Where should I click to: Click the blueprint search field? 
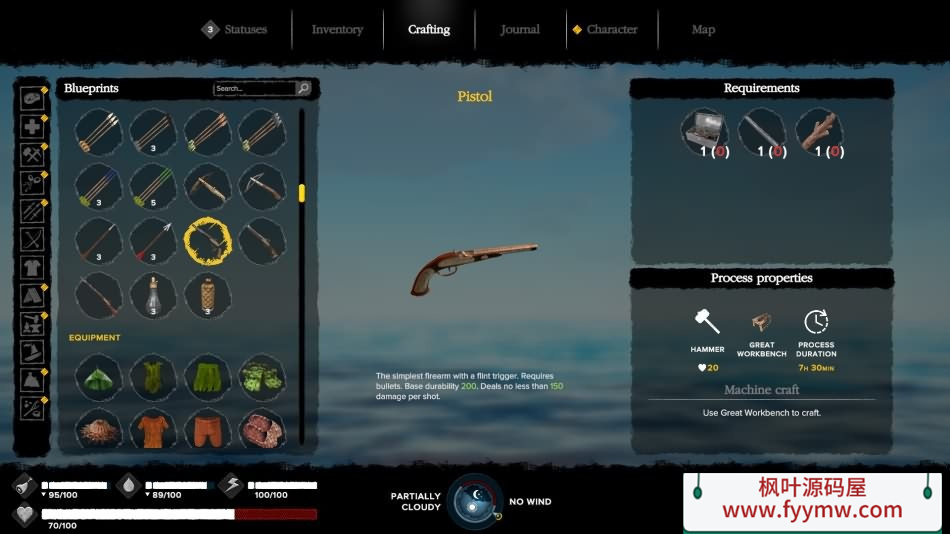254,89
